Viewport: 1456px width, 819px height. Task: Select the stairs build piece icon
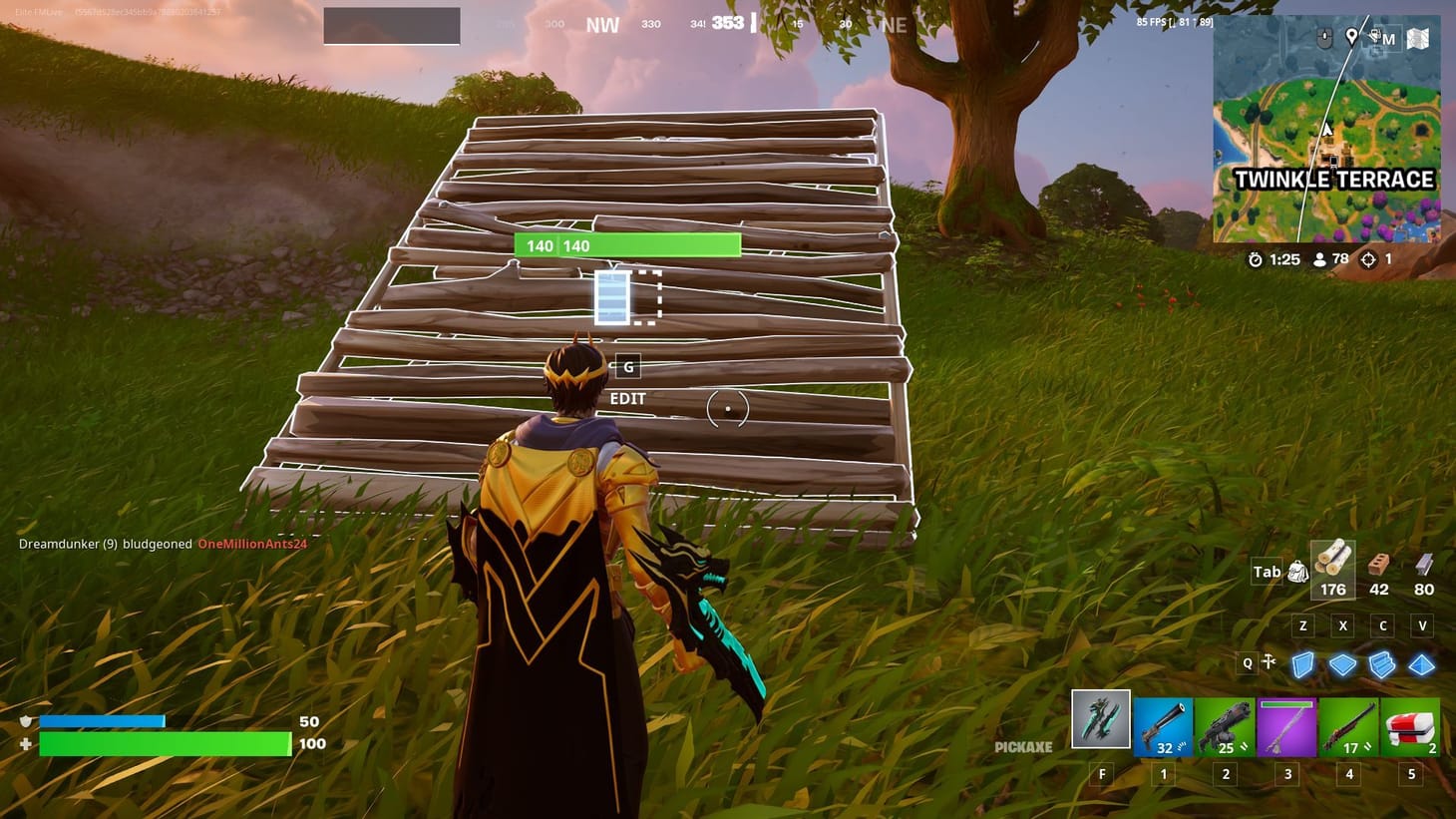tap(1383, 662)
